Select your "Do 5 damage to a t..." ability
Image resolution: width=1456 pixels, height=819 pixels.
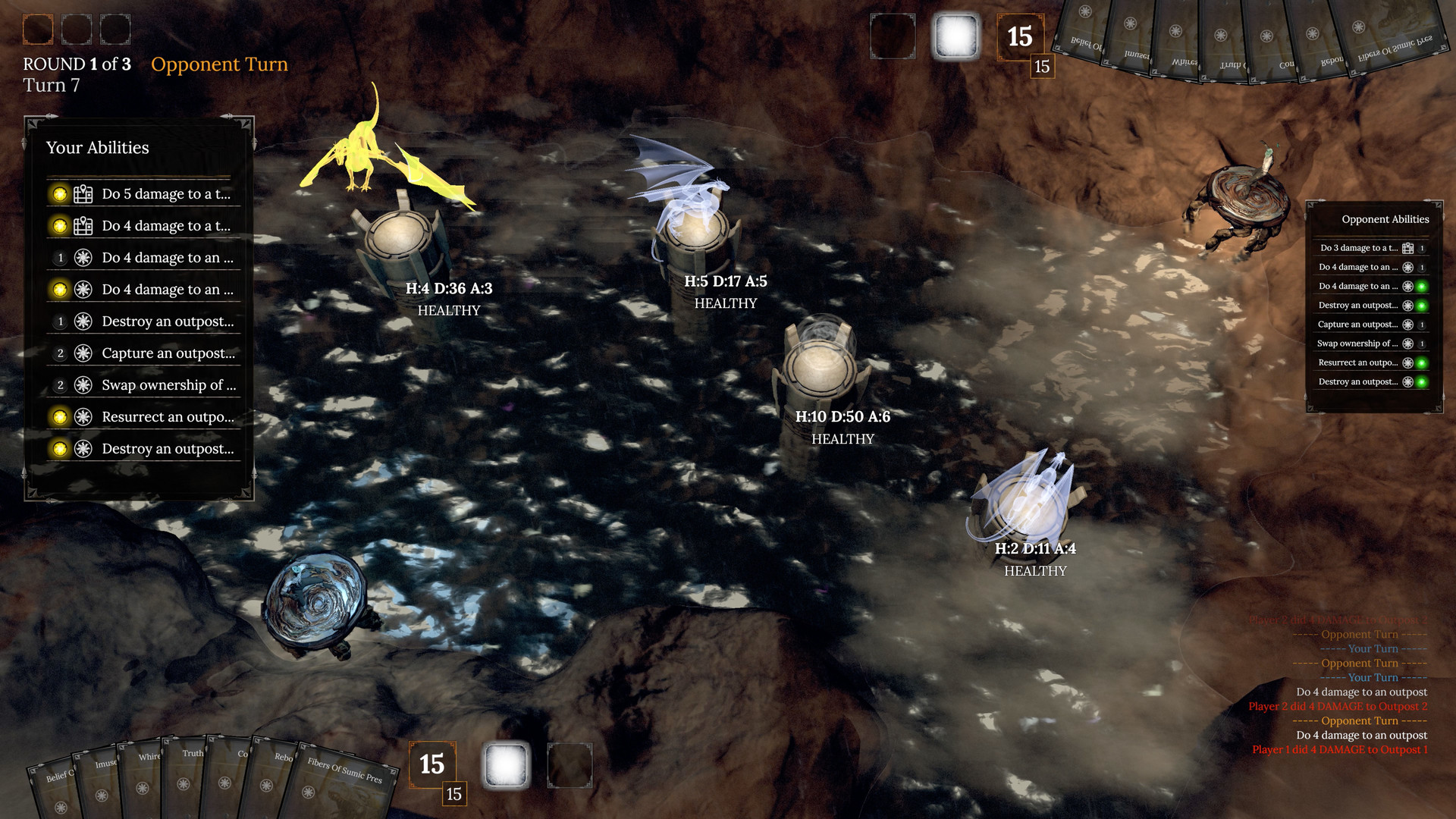pos(165,194)
